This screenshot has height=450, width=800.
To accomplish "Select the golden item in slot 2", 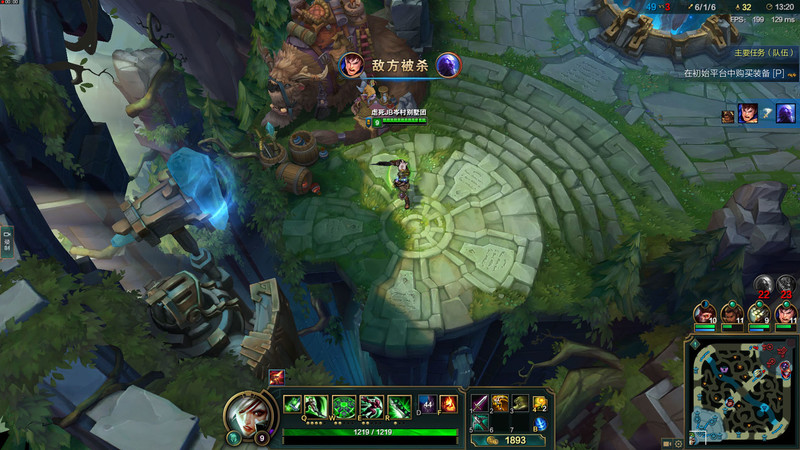I will [499, 404].
